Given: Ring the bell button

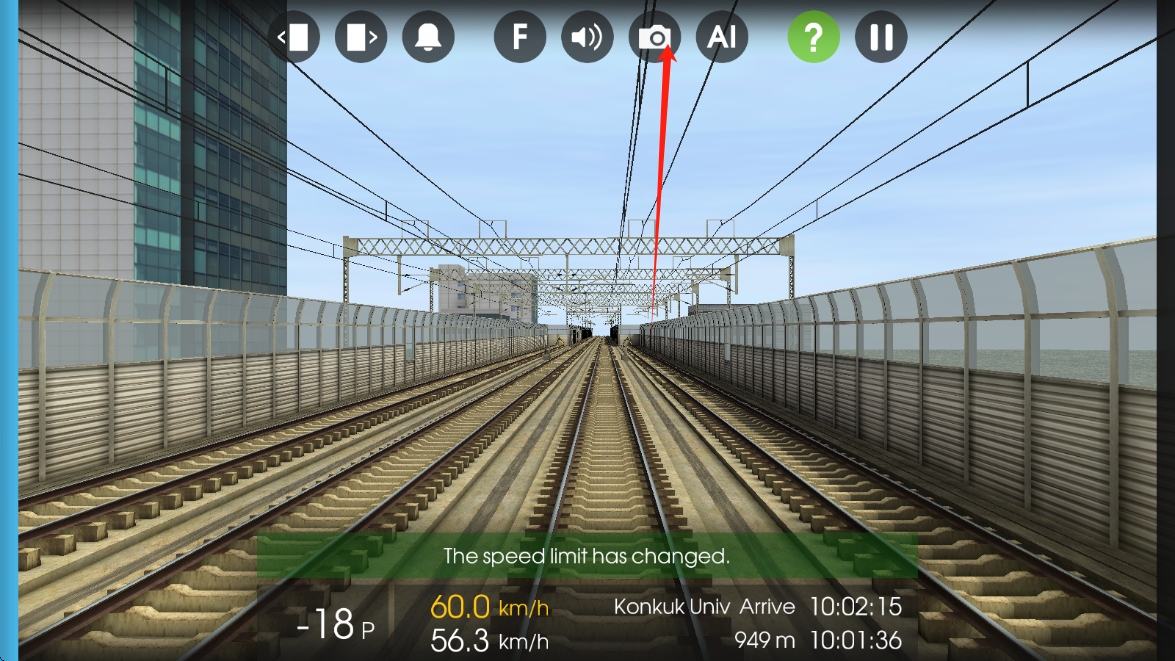Looking at the screenshot, I should click(x=428, y=38).
